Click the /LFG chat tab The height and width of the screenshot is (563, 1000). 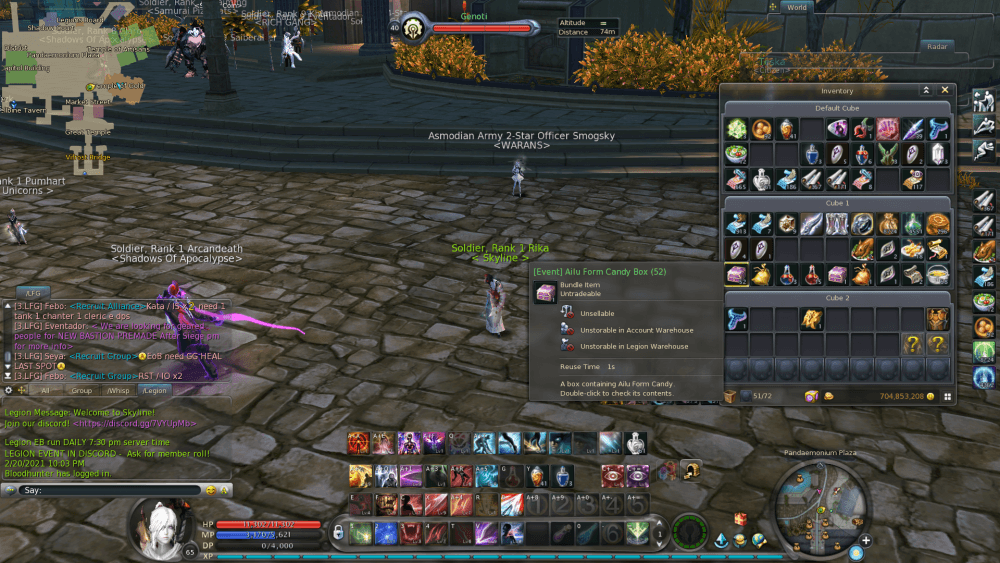click(x=32, y=293)
